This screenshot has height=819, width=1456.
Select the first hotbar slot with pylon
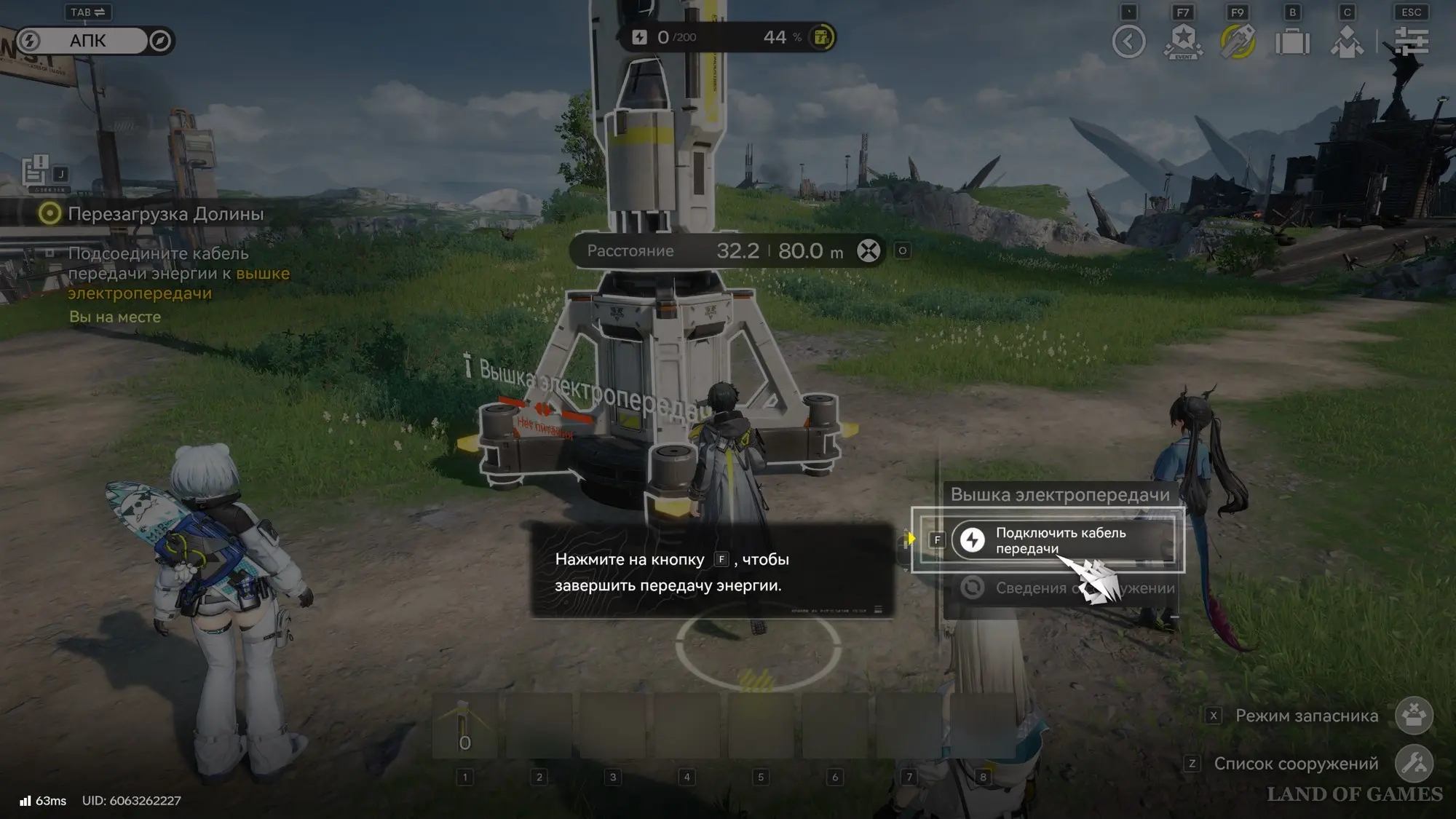[465, 727]
